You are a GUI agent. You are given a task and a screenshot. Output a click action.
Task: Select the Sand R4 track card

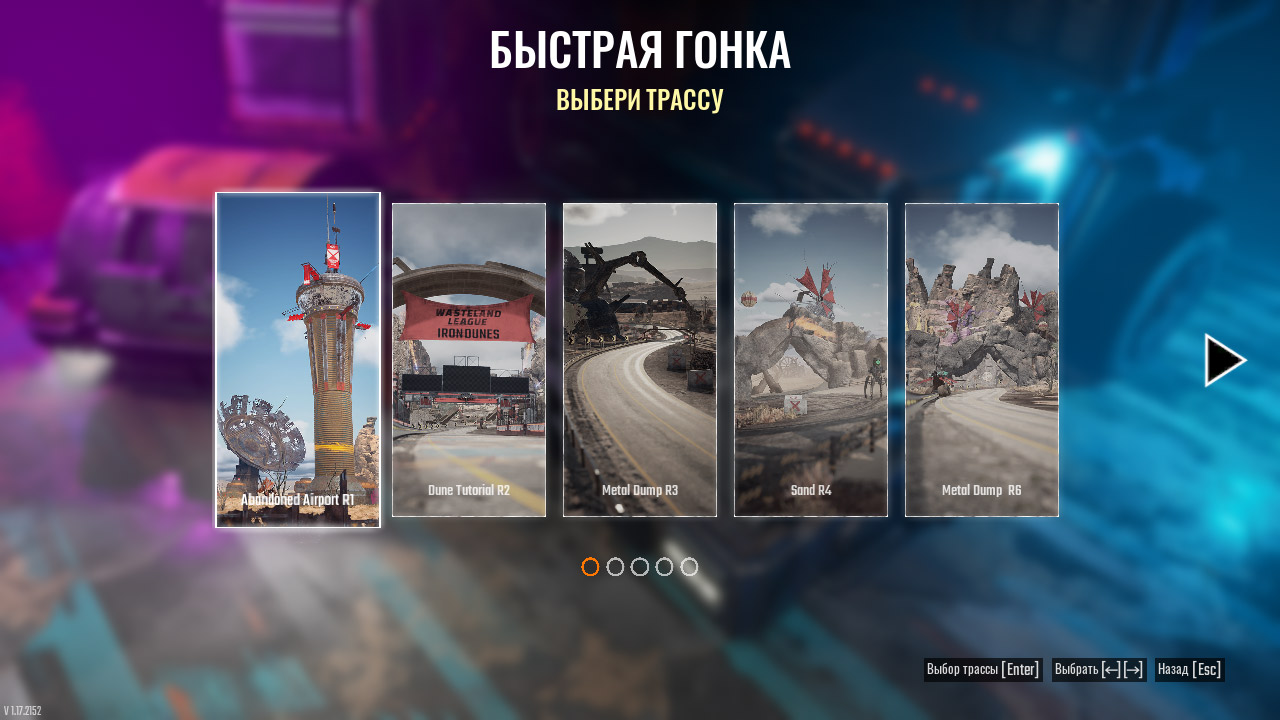(811, 360)
